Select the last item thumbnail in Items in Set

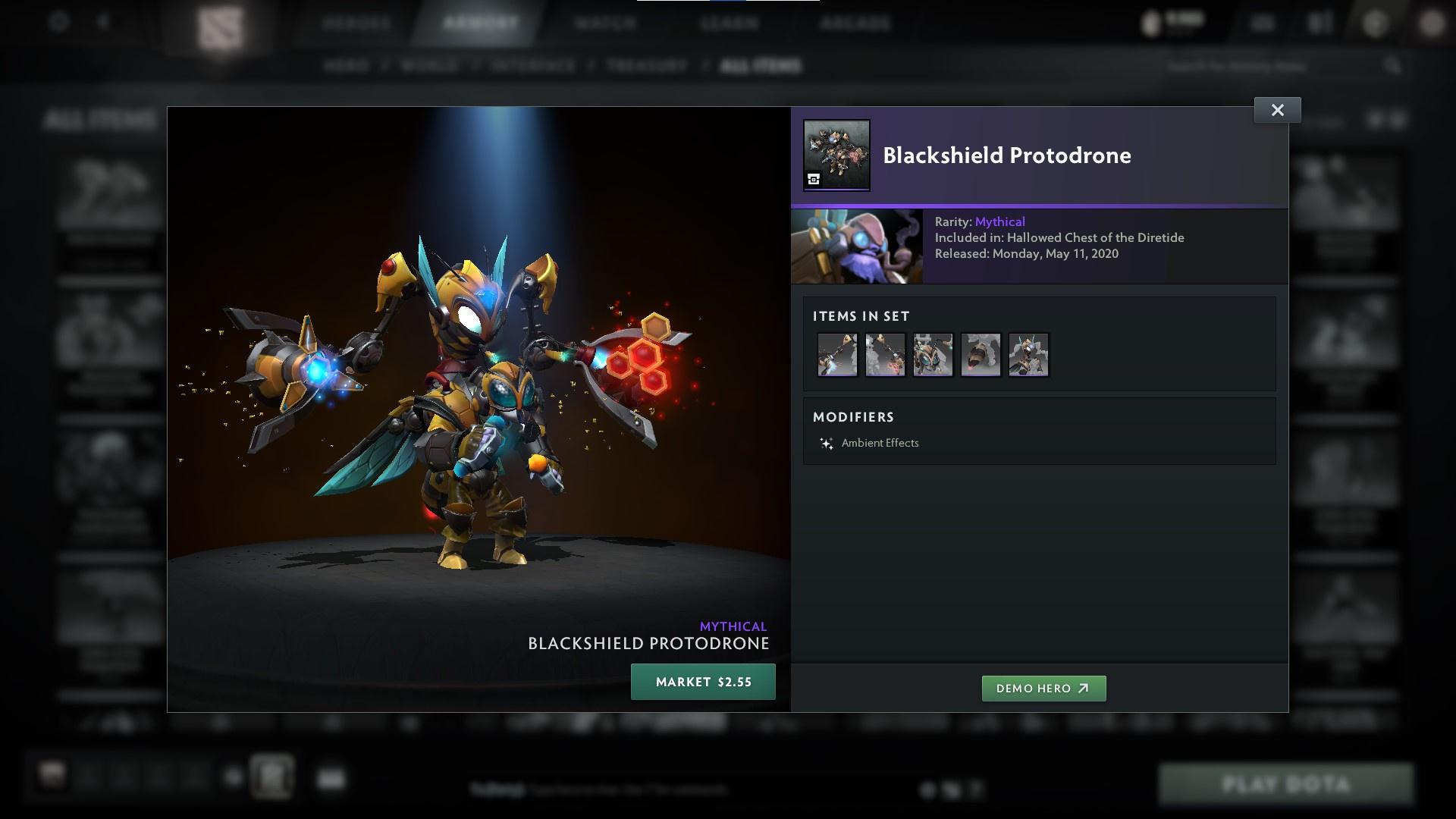(1028, 354)
